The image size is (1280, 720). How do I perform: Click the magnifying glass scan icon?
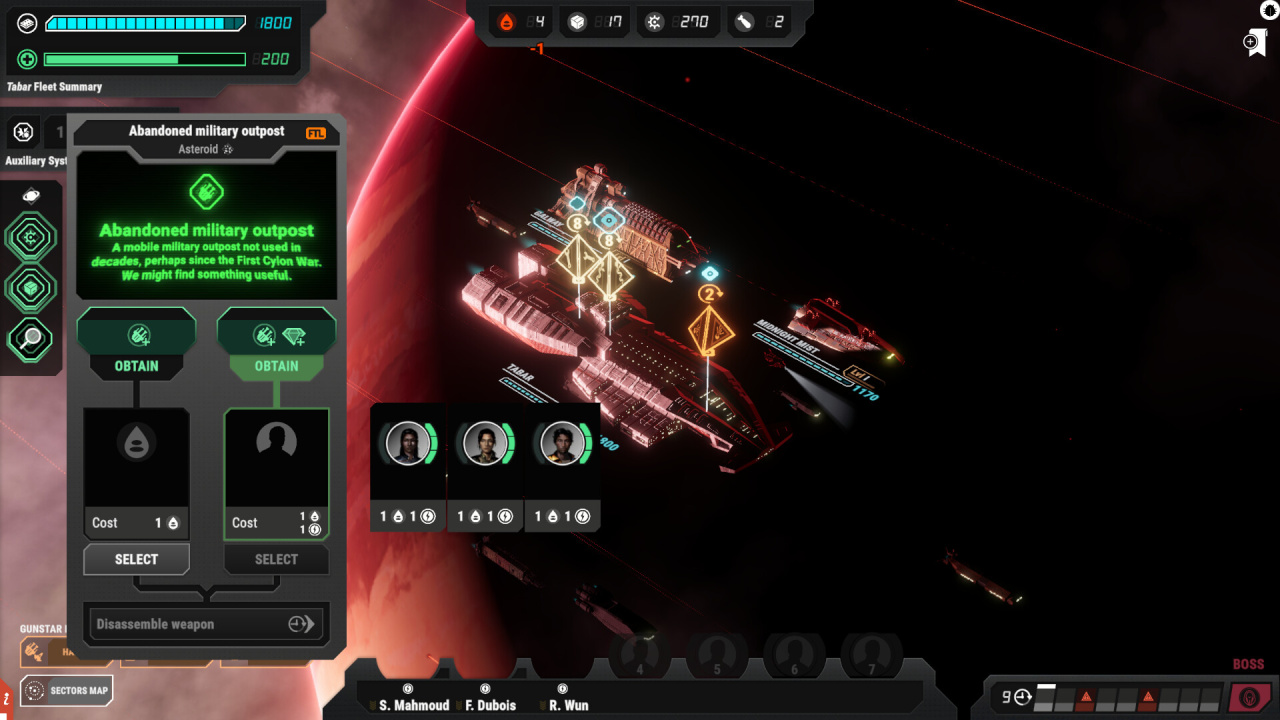coord(31,339)
